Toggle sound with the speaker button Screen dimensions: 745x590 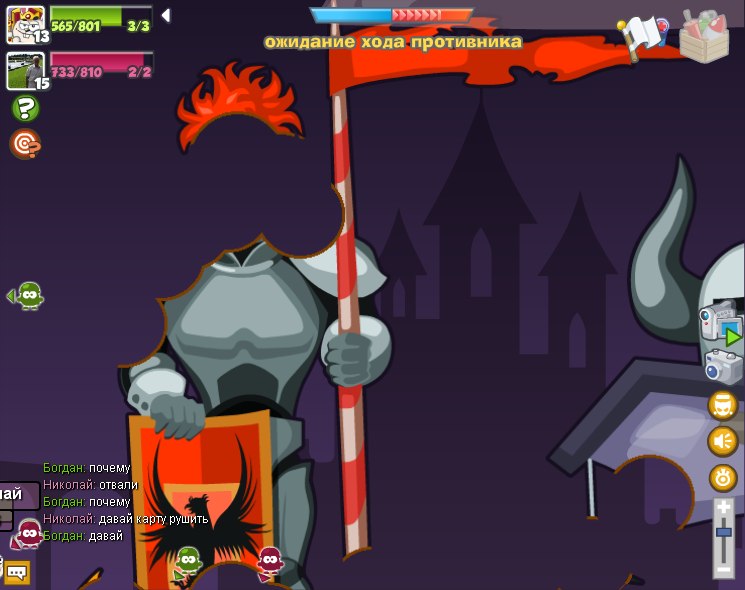(723, 441)
